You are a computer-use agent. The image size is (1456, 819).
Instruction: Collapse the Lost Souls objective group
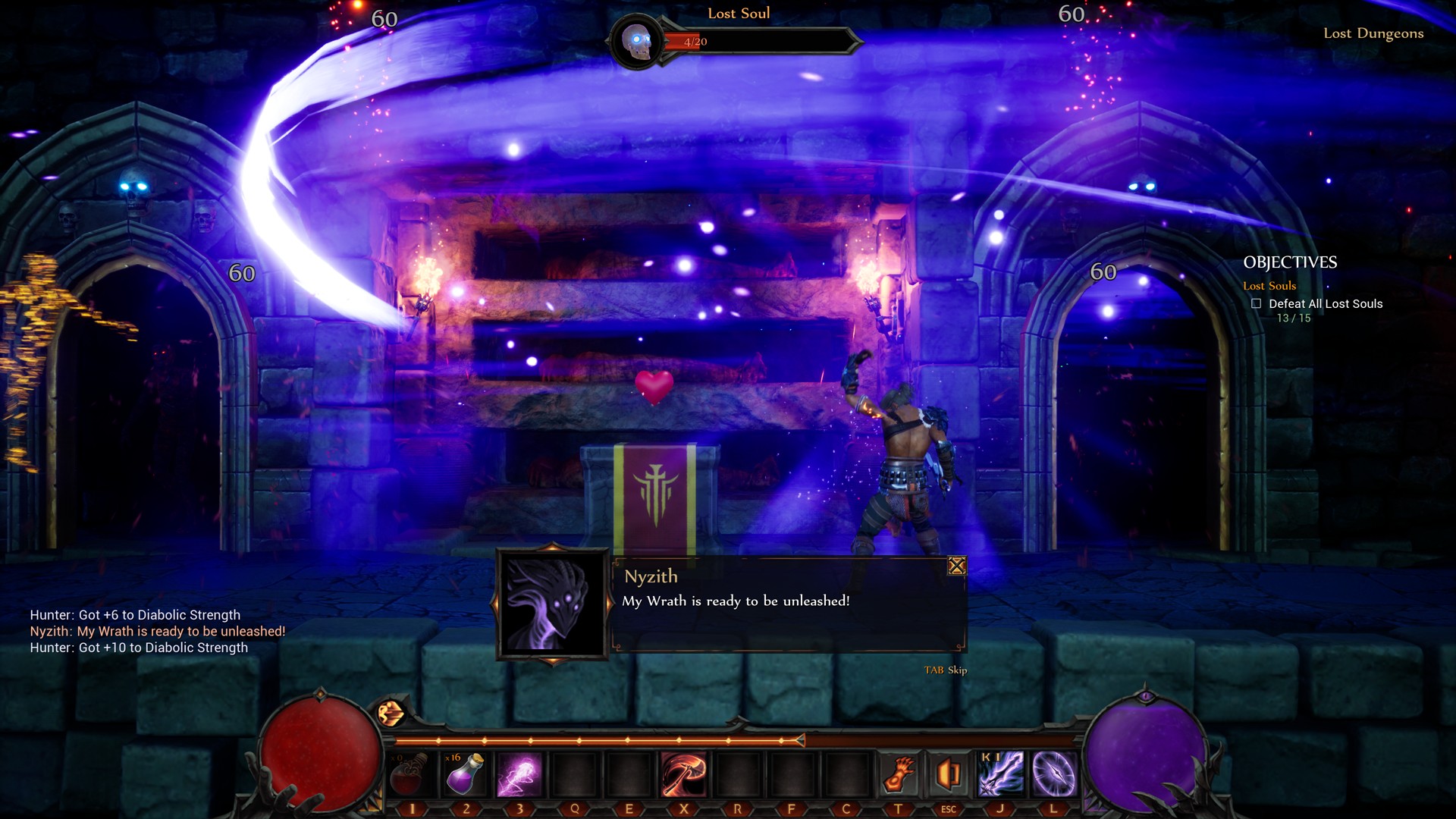[x=1269, y=285]
